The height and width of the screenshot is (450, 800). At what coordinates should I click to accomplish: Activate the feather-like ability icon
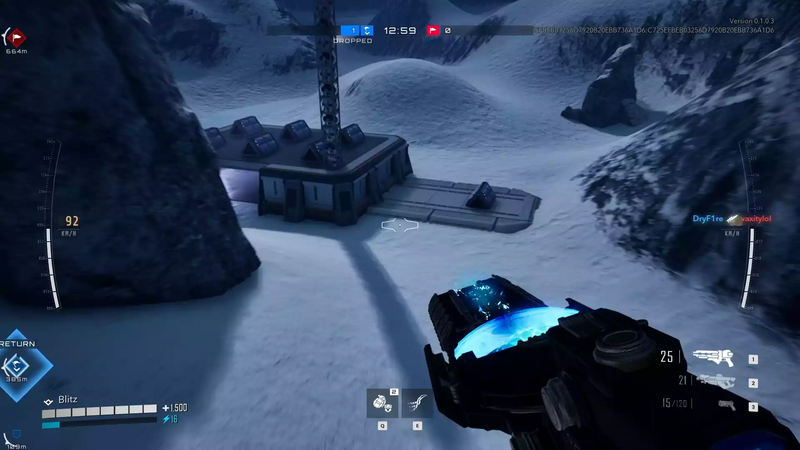[416, 403]
